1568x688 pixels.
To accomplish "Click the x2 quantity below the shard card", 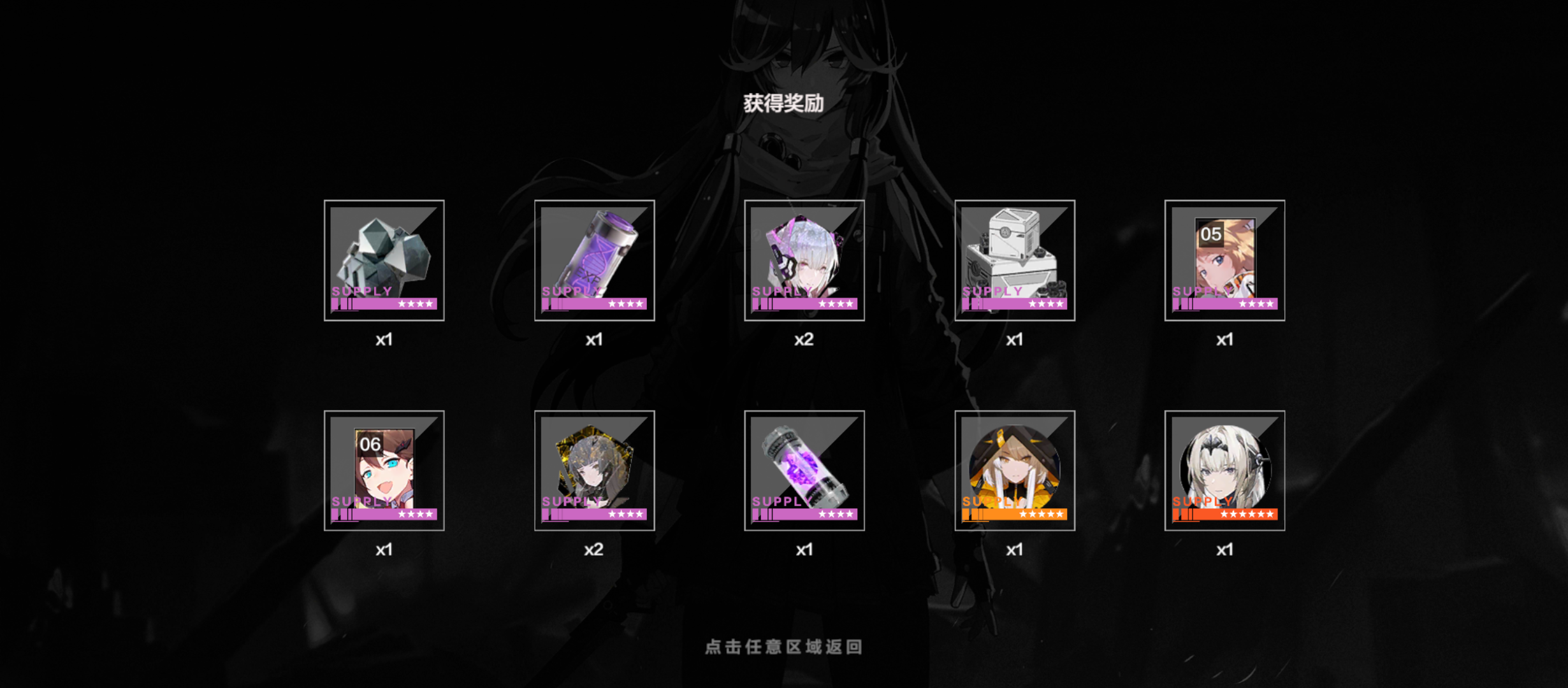I will pos(595,550).
